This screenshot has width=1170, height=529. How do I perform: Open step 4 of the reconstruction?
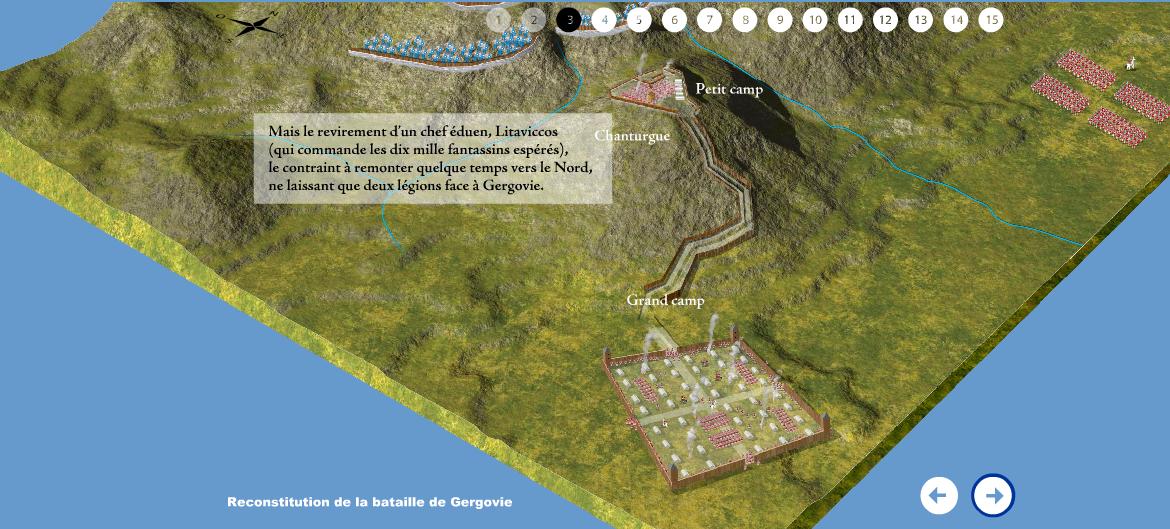point(604,20)
